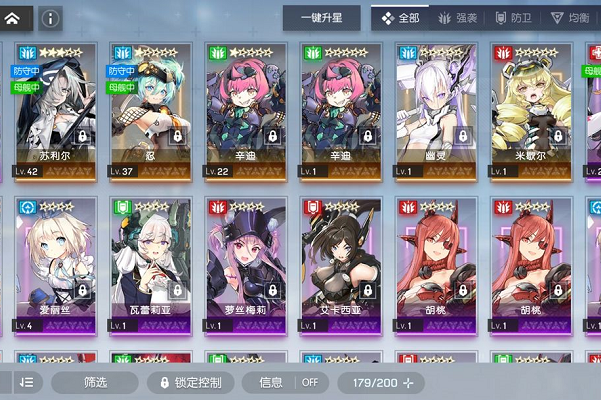Open the 瓦蕾莉亚 character card

tap(148, 265)
